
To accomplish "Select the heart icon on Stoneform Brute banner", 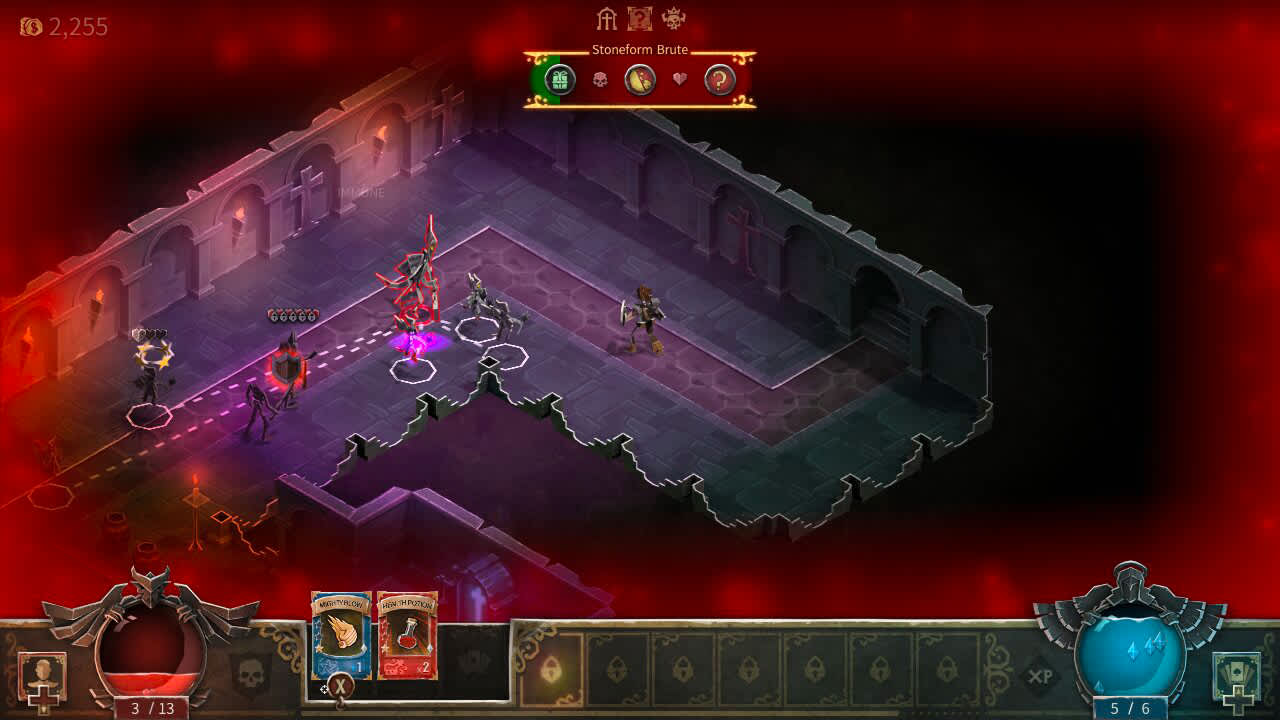I will 678,81.
